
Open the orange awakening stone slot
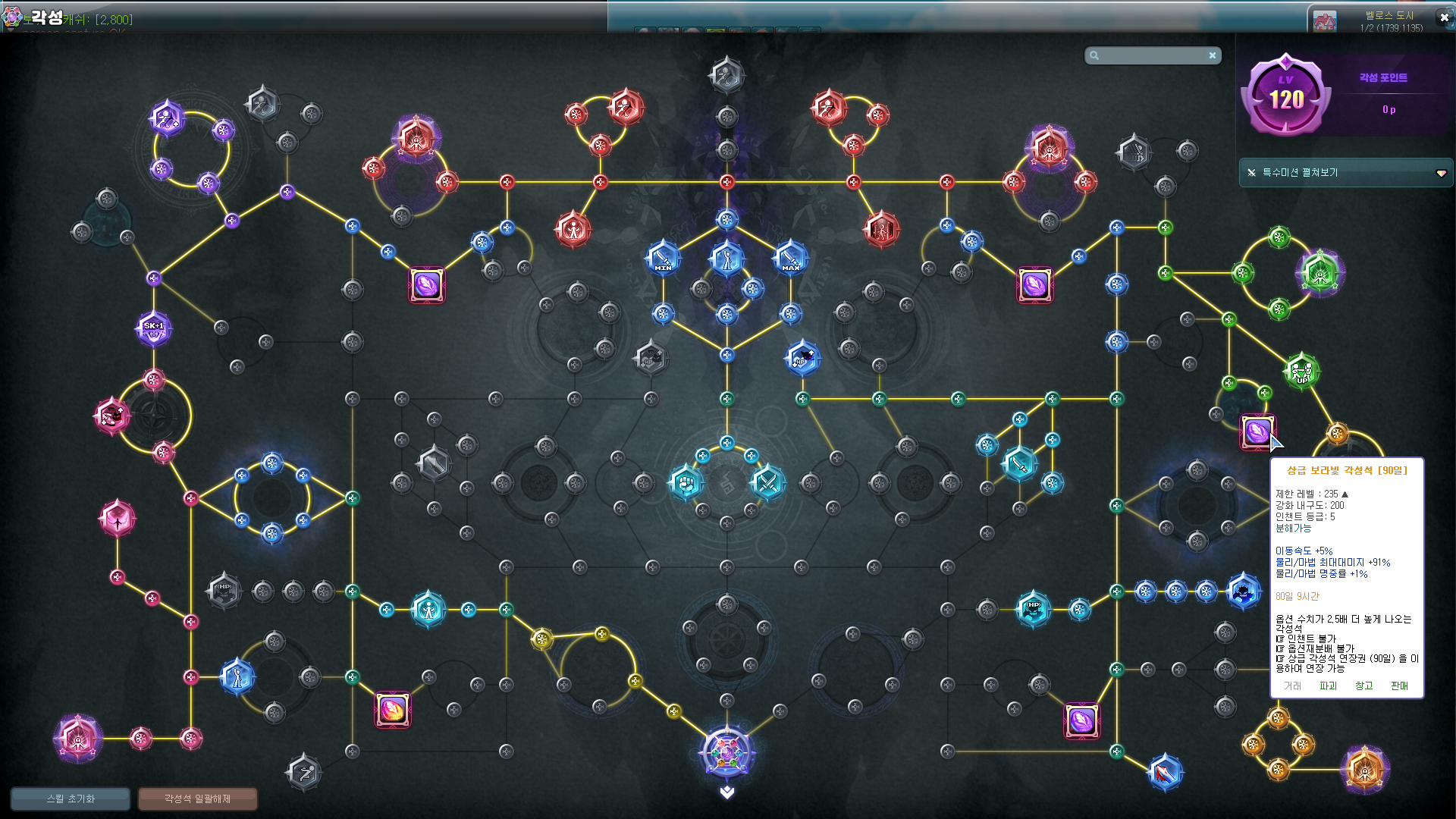pos(393,710)
